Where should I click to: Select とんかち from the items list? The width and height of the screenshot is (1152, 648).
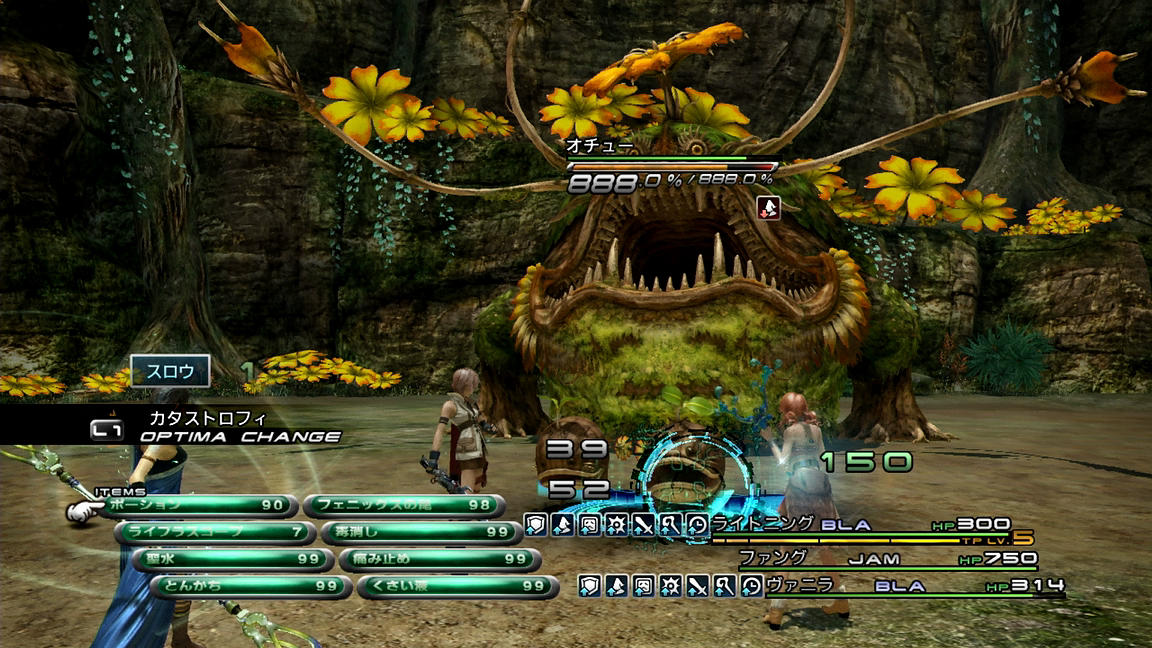point(251,586)
